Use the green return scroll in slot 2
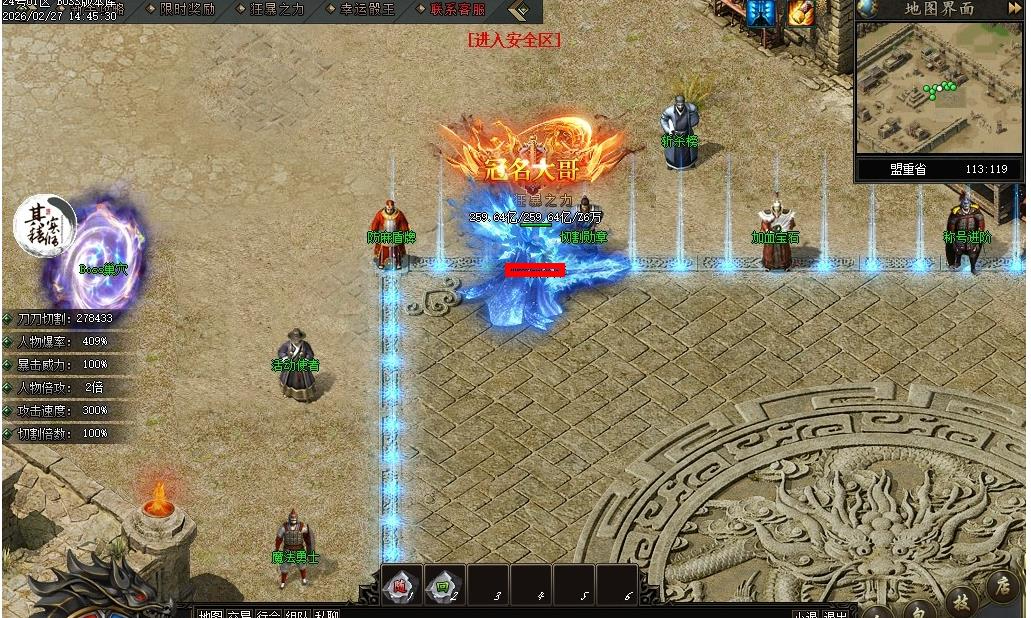This screenshot has height=618, width=1031. (x=444, y=584)
